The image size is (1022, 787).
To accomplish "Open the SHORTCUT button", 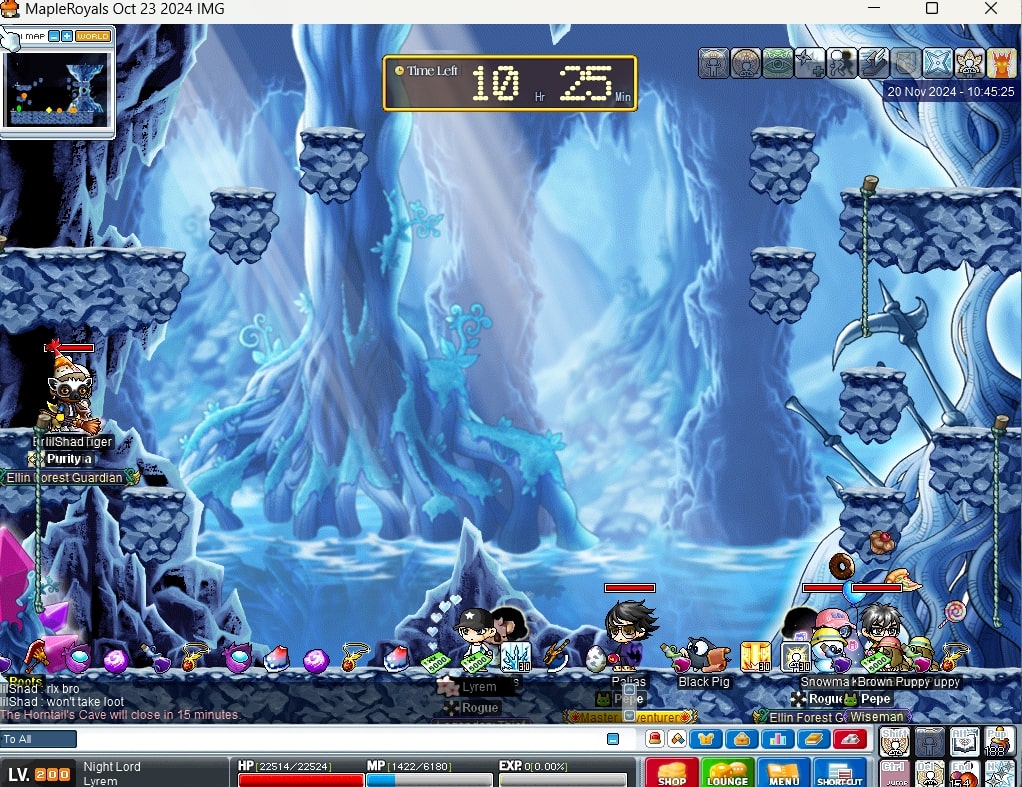I will pos(838,772).
